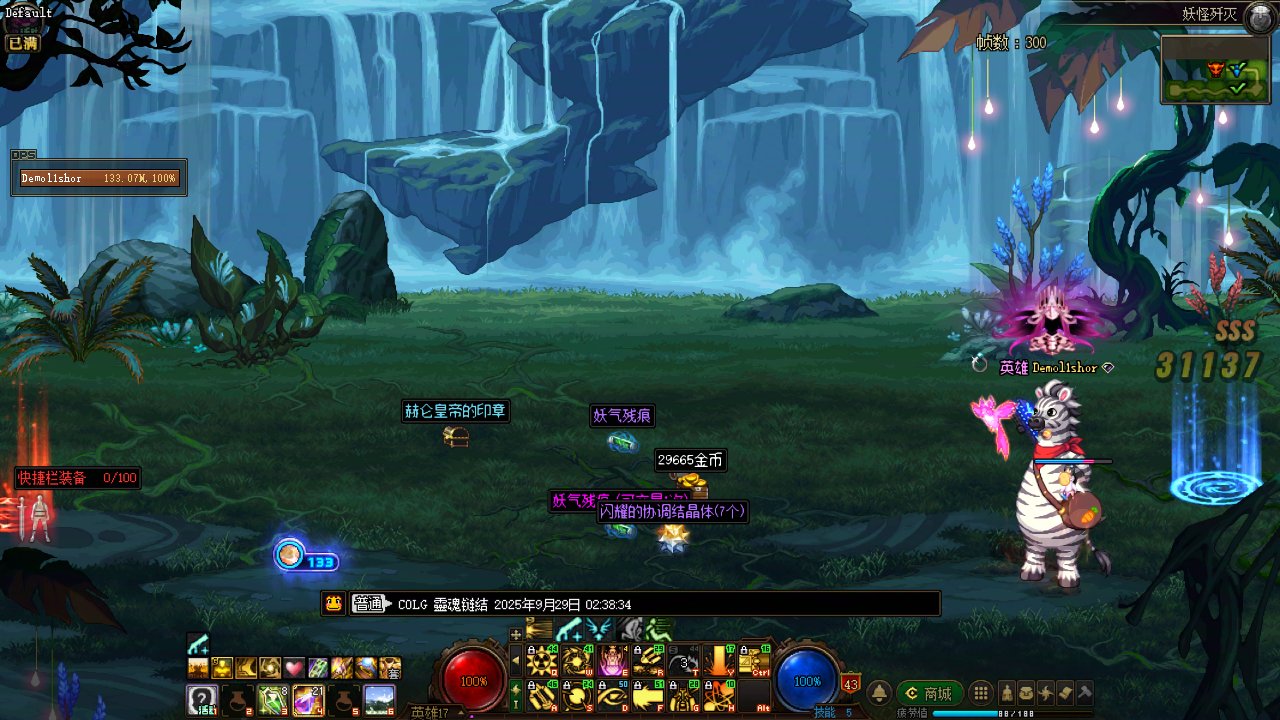Activate the eye-shaped skill on D
Screen dimensions: 1280x720
(613, 695)
